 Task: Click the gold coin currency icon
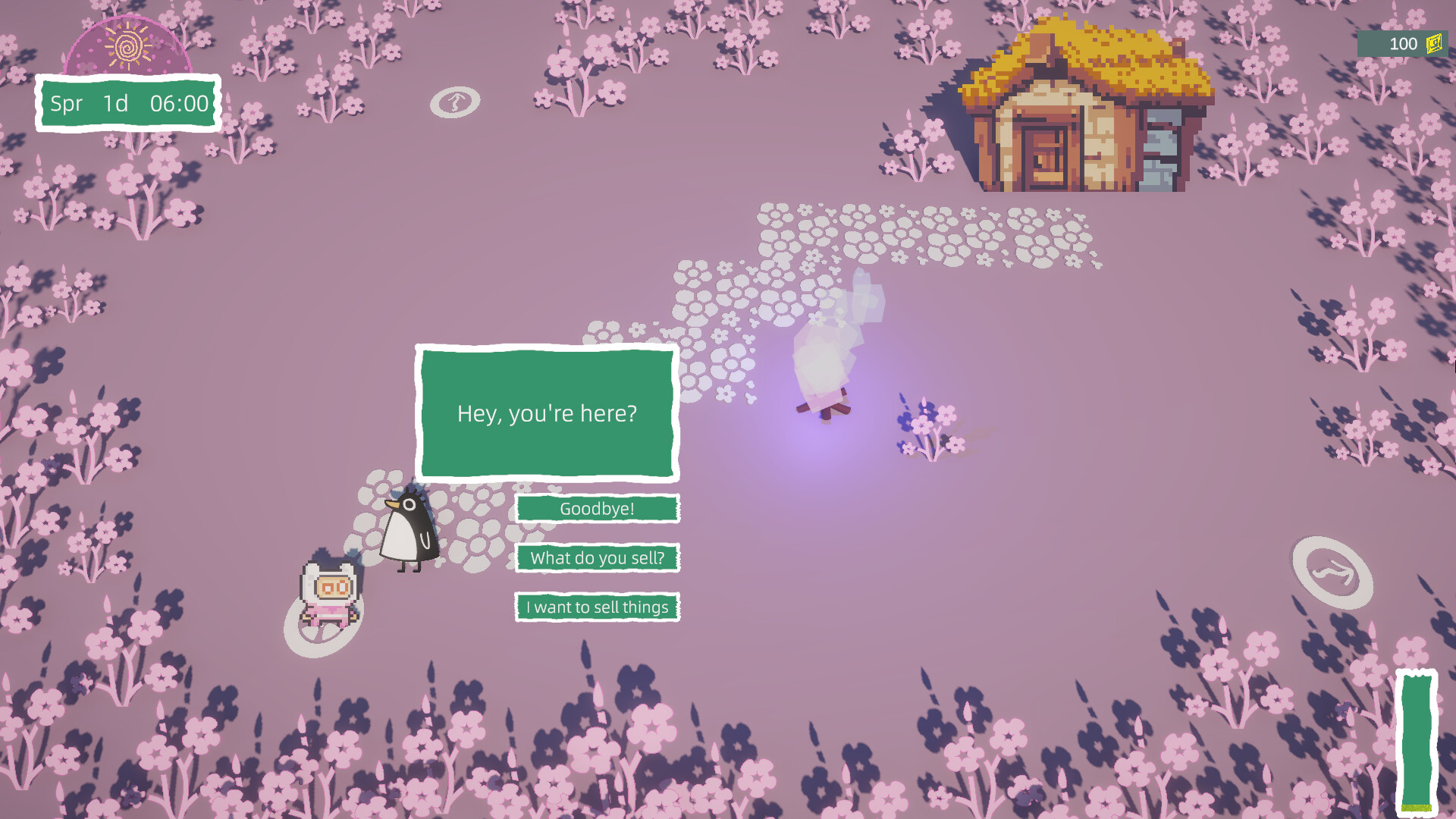(x=1433, y=44)
